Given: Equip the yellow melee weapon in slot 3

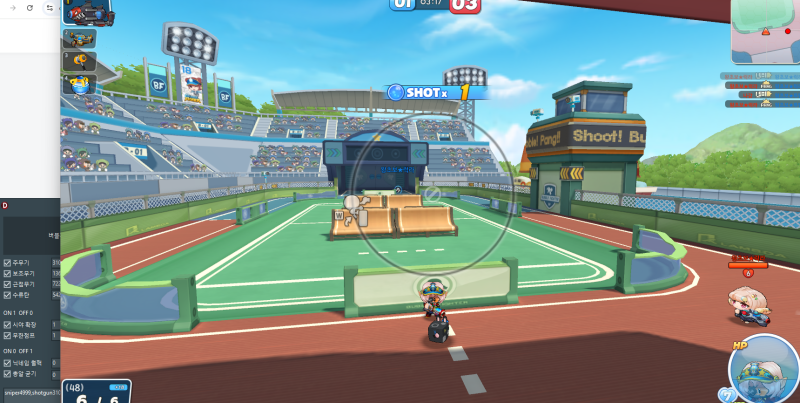Looking at the screenshot, I should (79, 61).
